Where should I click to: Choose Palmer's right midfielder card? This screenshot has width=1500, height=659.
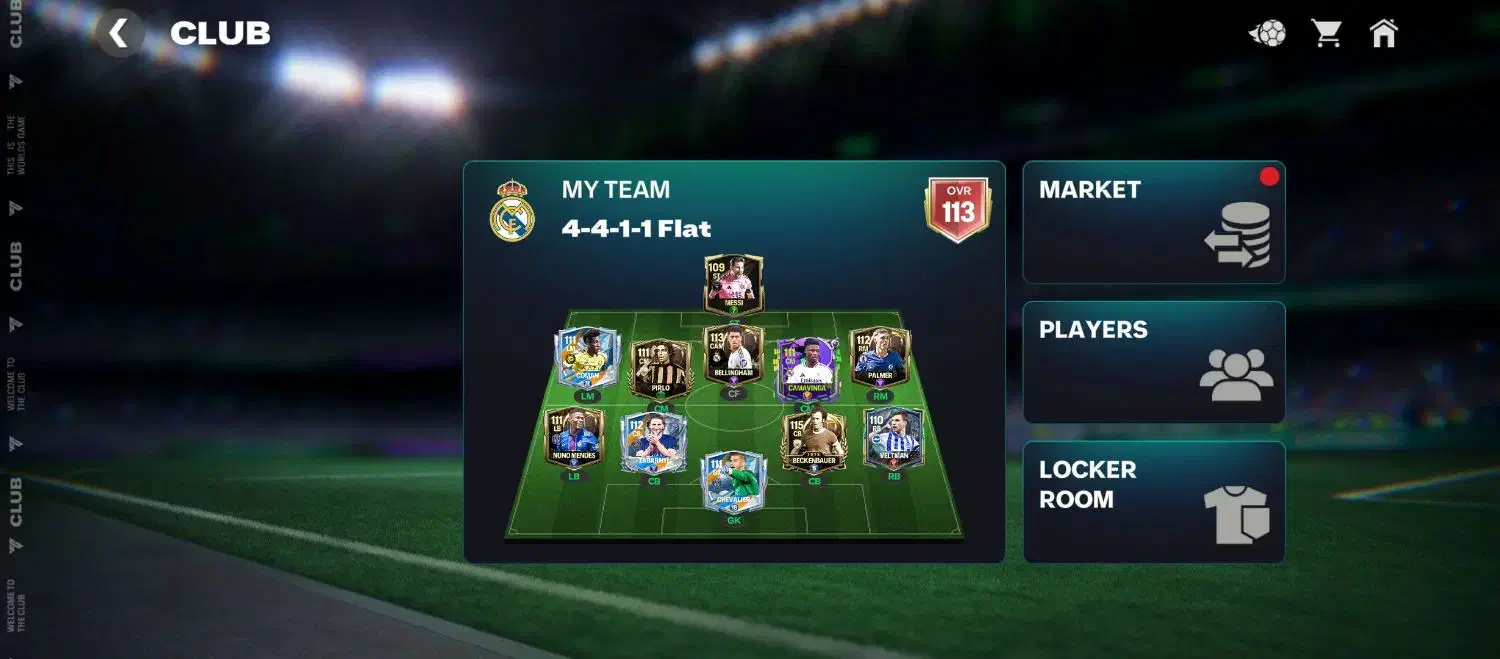[x=880, y=357]
